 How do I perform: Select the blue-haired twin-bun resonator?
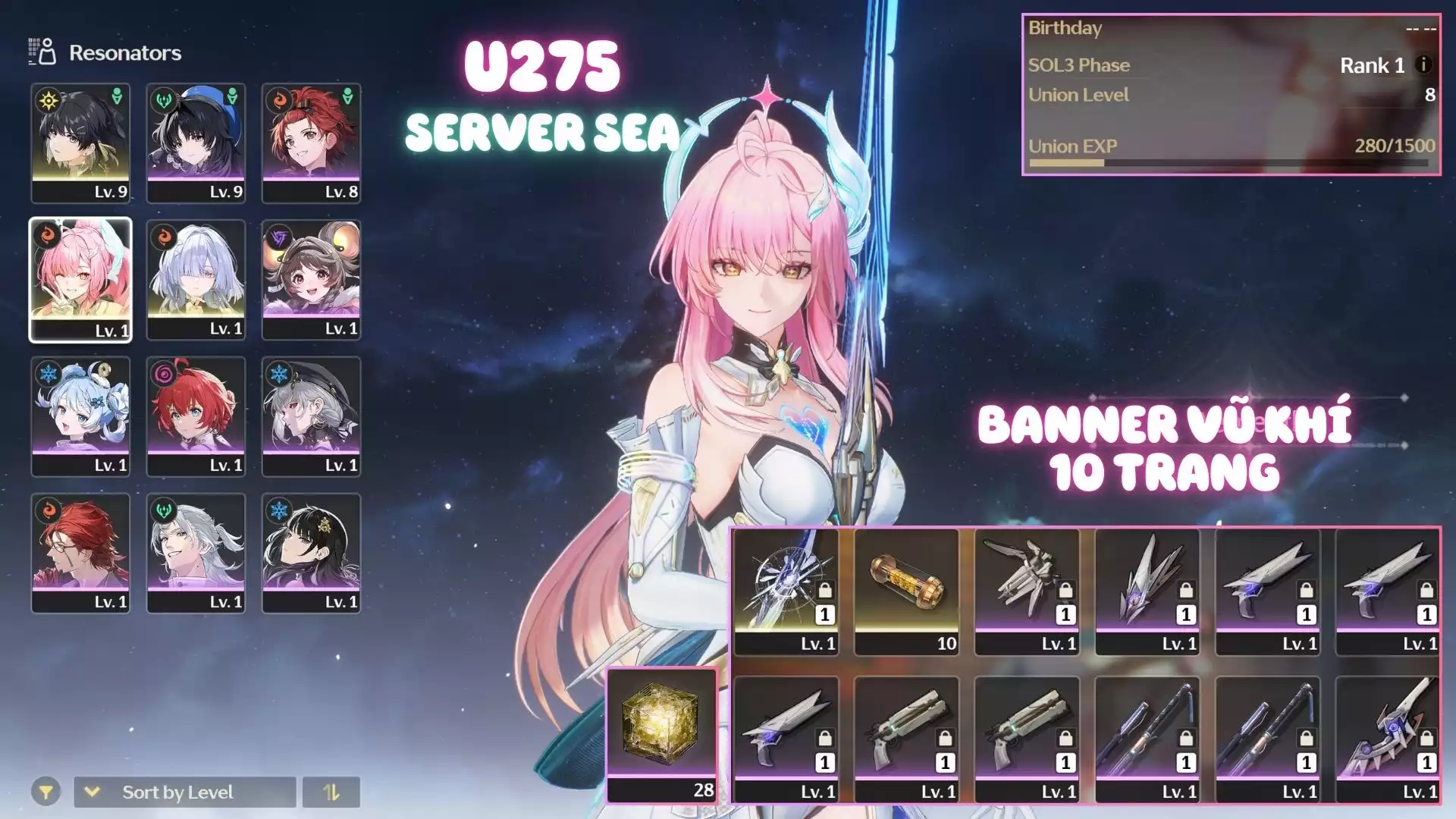pos(80,416)
